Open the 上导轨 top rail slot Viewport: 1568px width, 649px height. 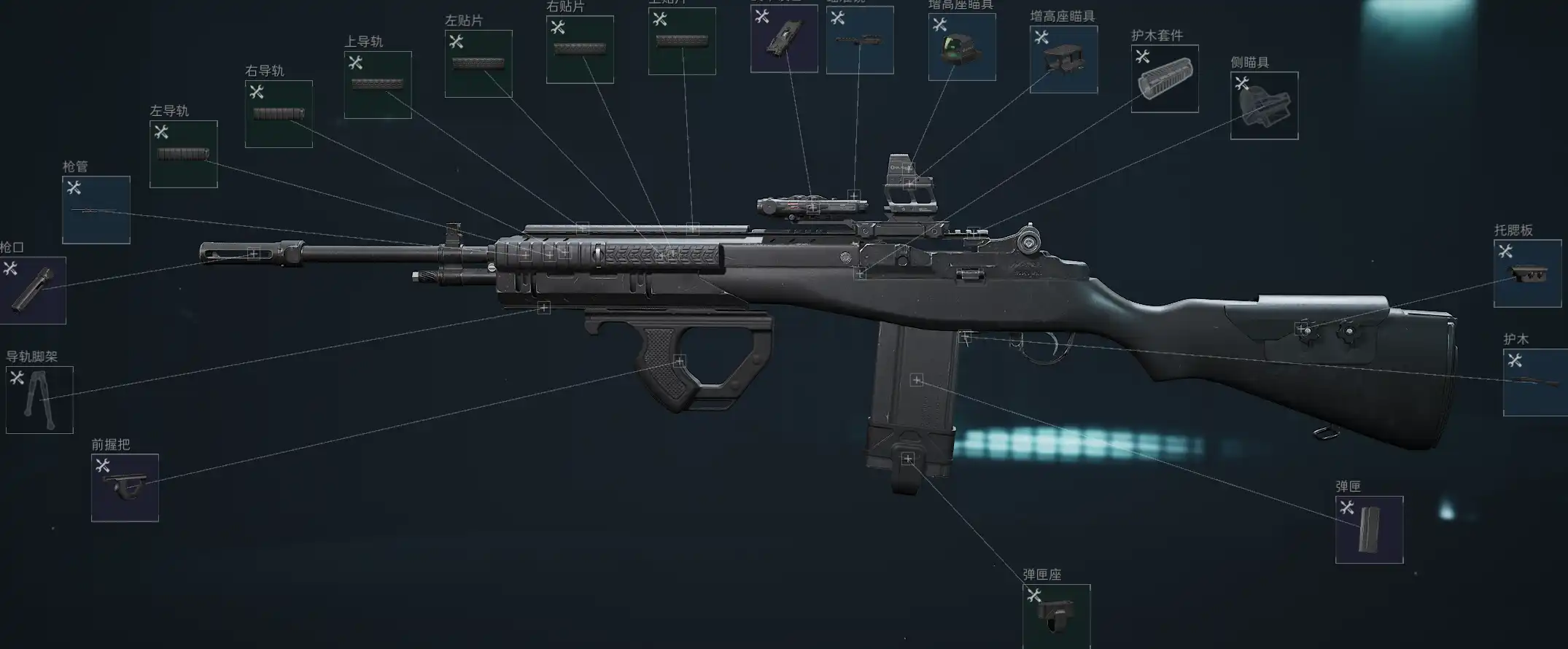[378, 85]
